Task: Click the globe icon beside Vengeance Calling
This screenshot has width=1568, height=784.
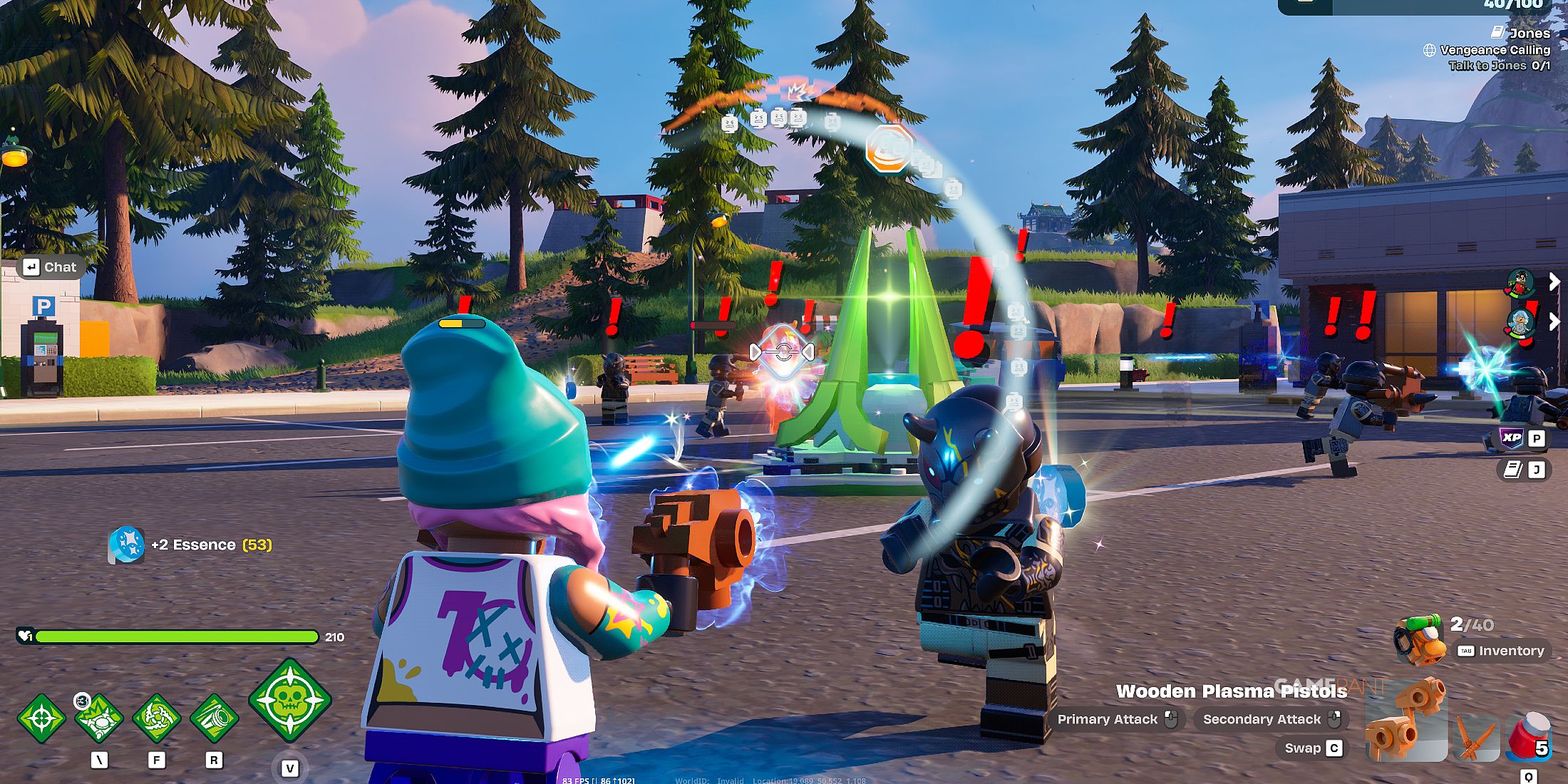Action: pyautogui.click(x=1430, y=51)
